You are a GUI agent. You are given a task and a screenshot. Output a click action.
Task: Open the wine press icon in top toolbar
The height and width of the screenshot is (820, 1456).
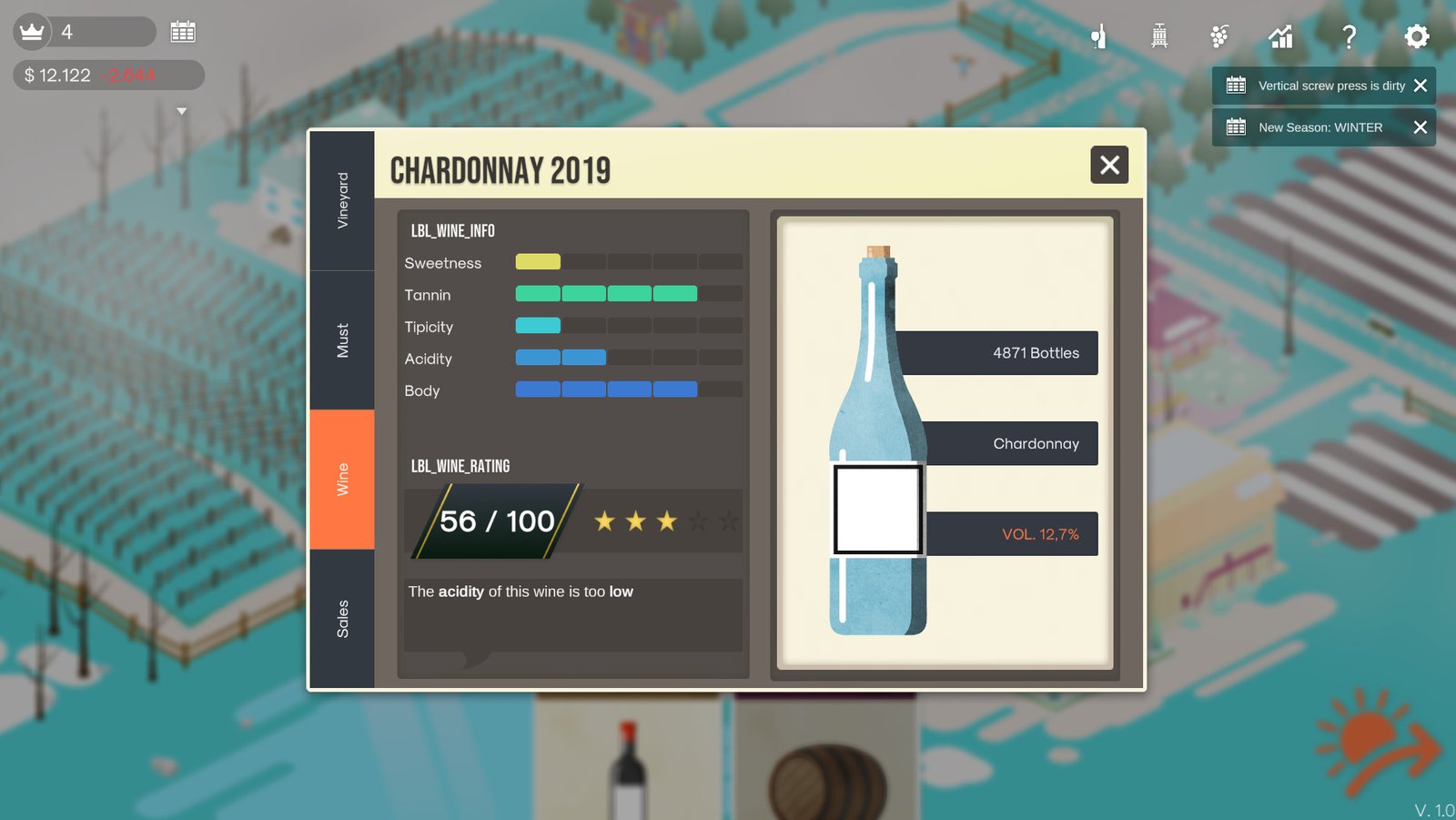click(1159, 36)
